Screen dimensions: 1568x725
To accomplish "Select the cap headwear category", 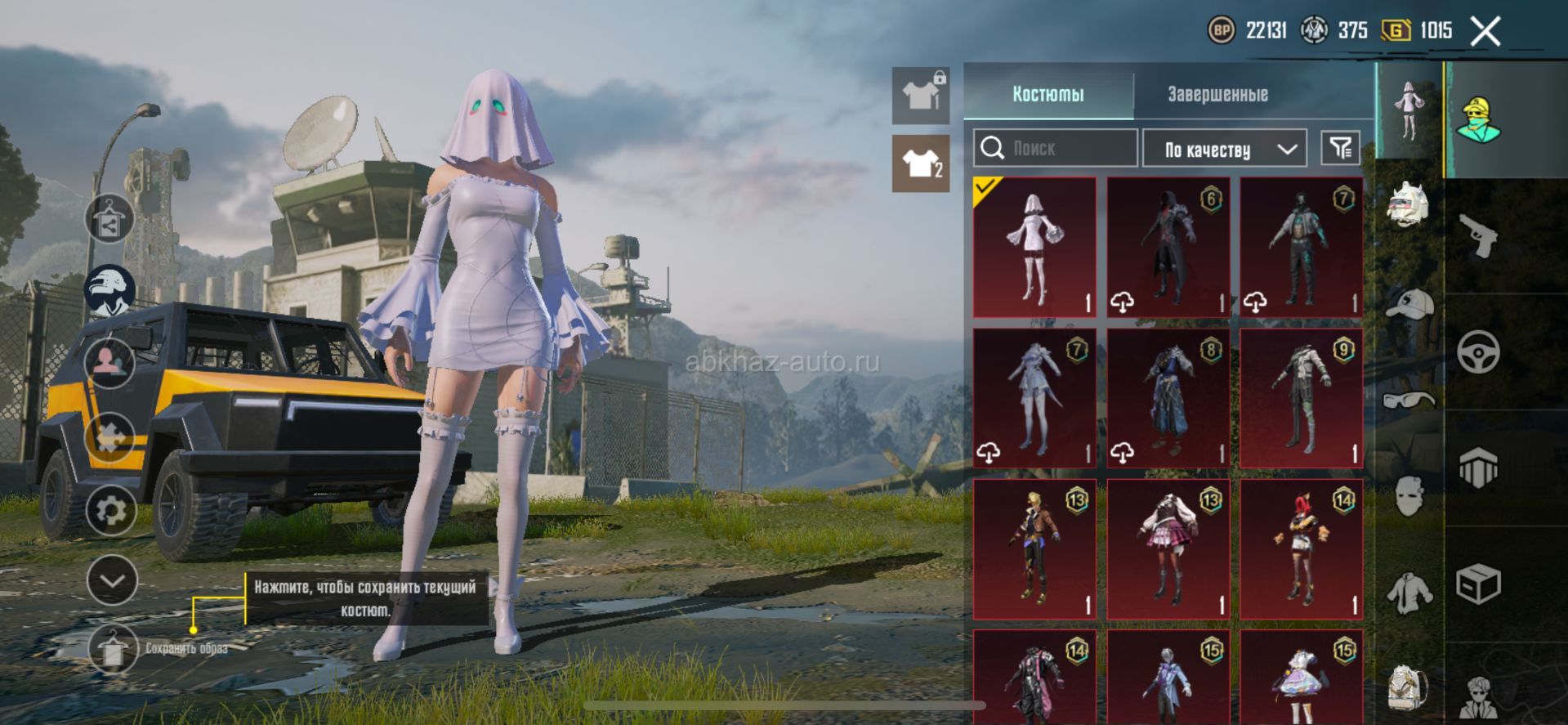I will point(1410,304).
